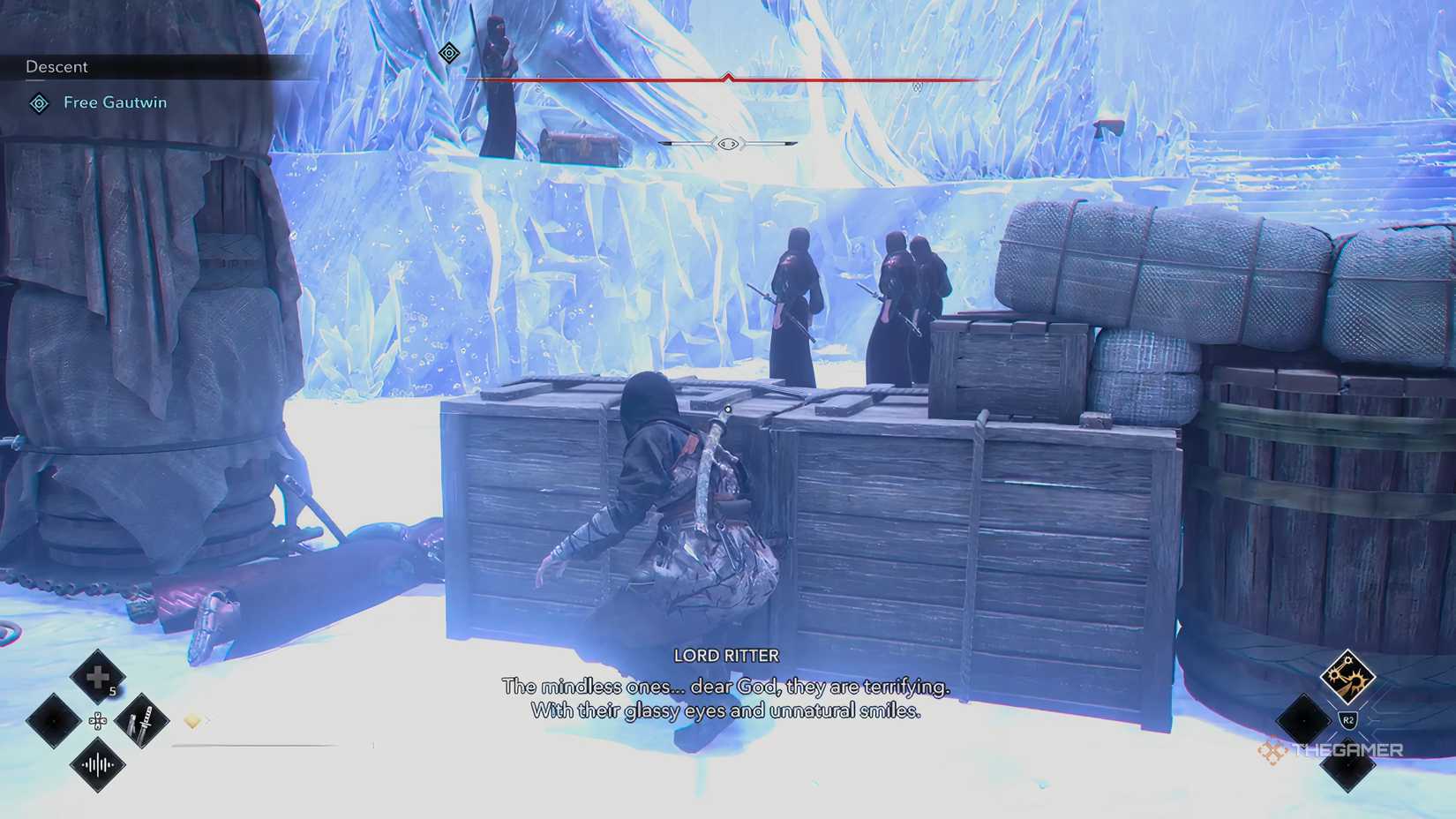The image size is (1456, 819).
Task: Select the healing item icon showing 5 charges
Action: pyautogui.click(x=95, y=677)
